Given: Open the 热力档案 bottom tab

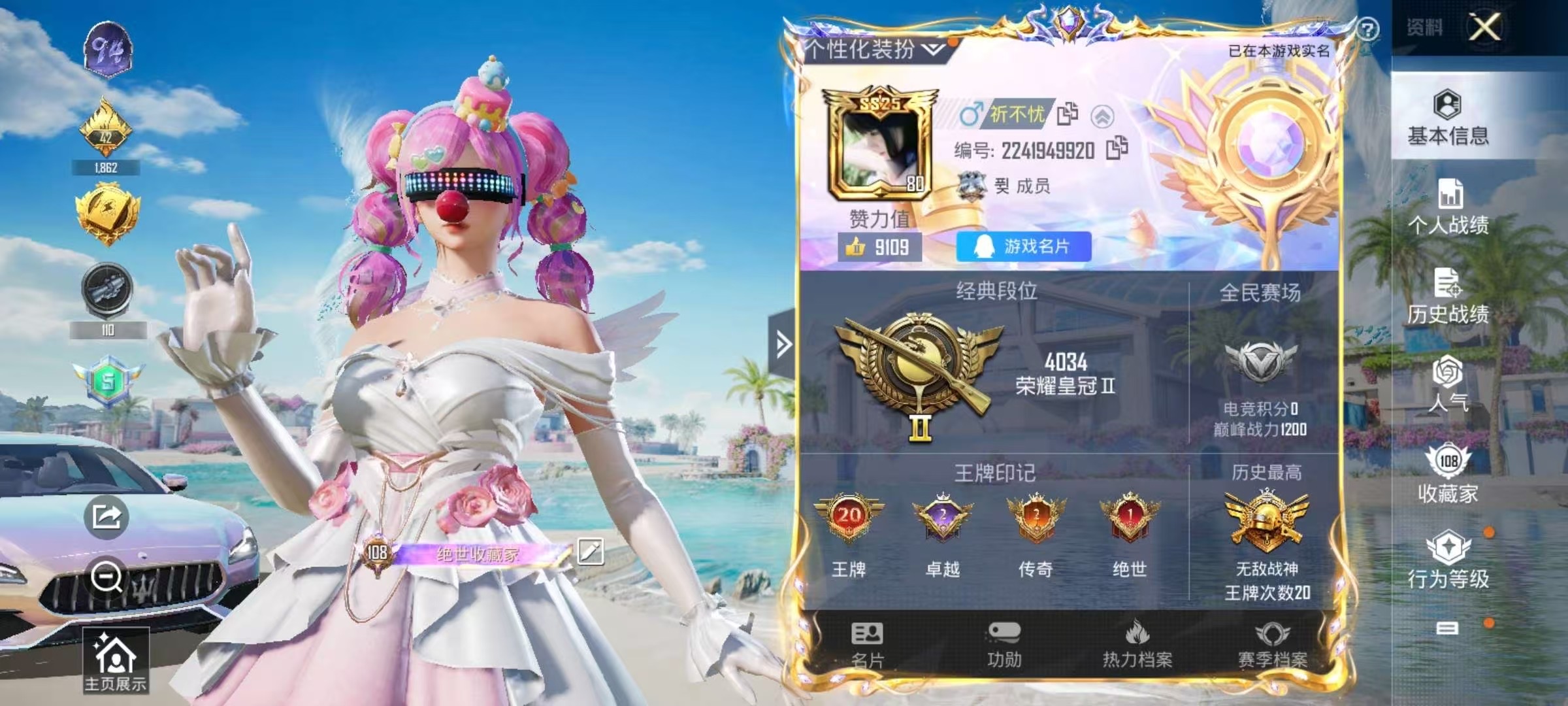Looking at the screenshot, I should click(1137, 645).
